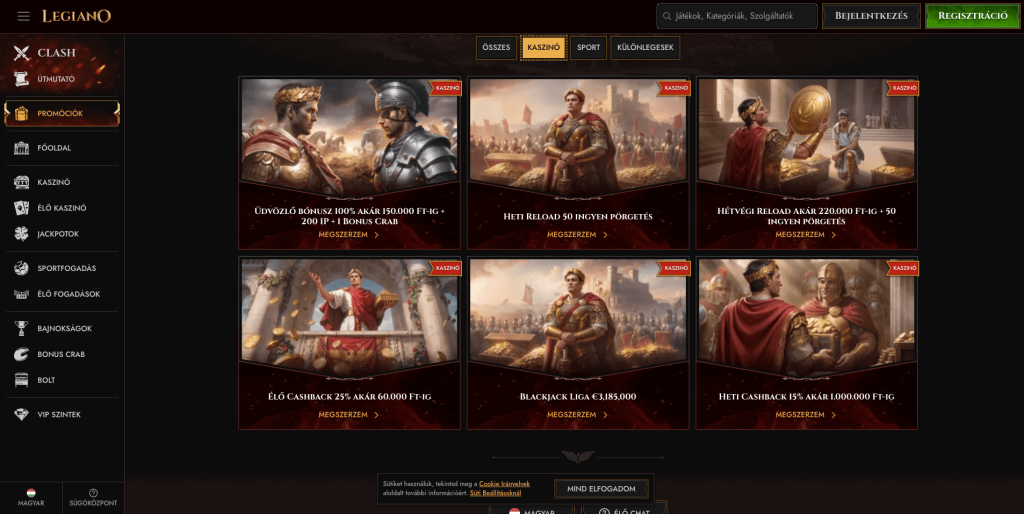Switch to the Különlegesek tab
The width and height of the screenshot is (1024, 514).
(x=647, y=47)
